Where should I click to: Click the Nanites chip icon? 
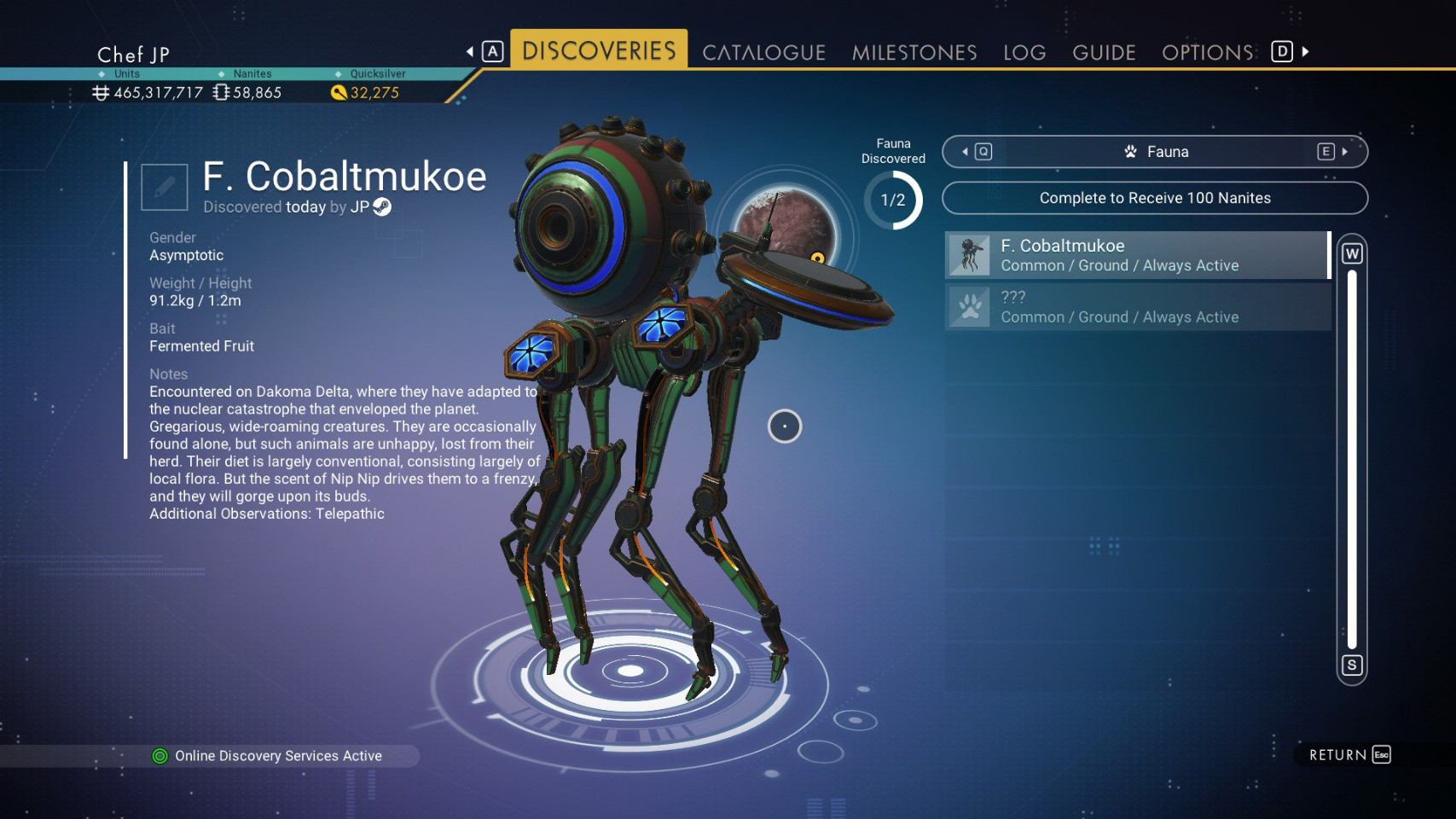[222, 92]
